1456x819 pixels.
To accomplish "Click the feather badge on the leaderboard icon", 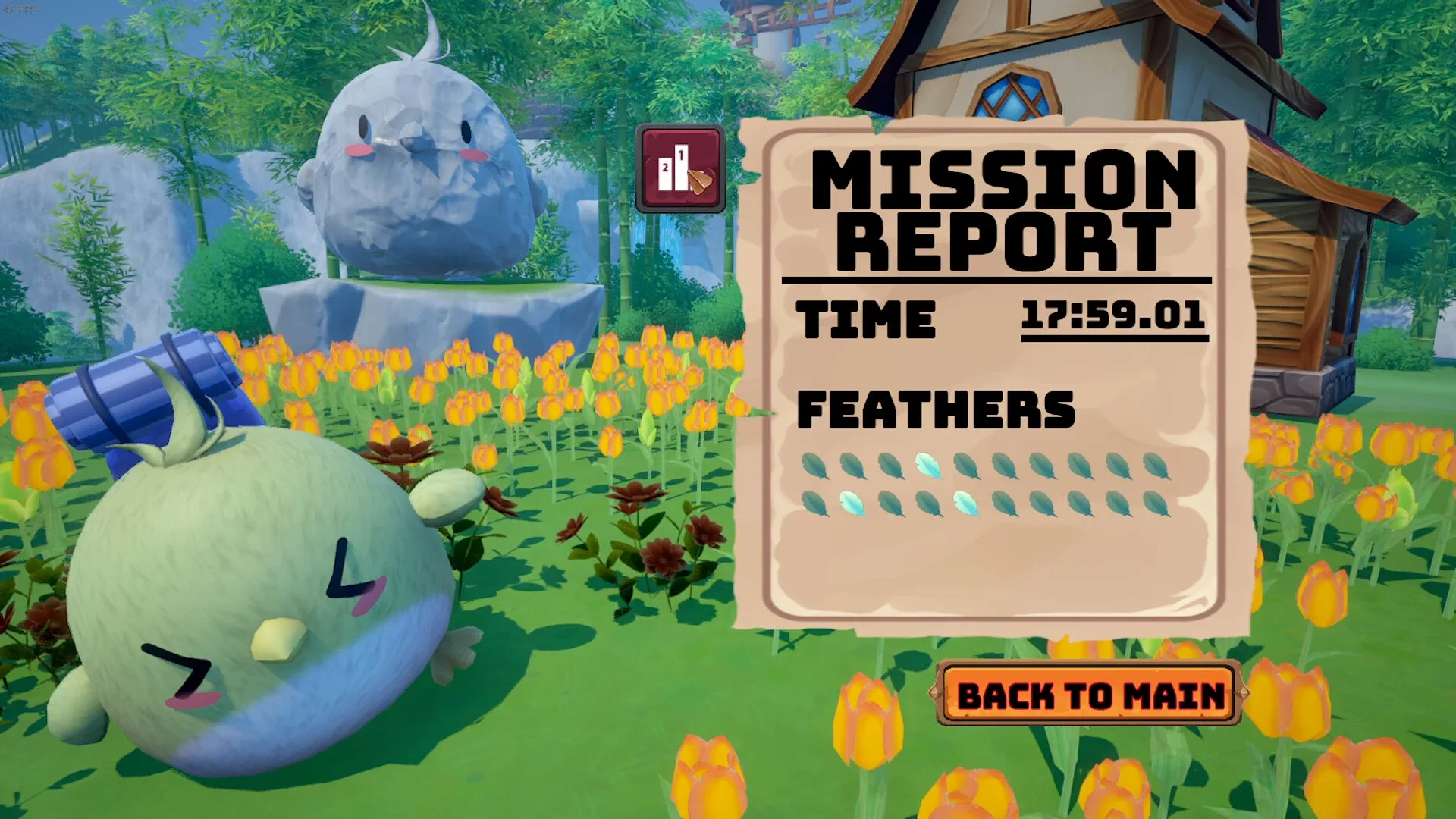I will click(699, 182).
